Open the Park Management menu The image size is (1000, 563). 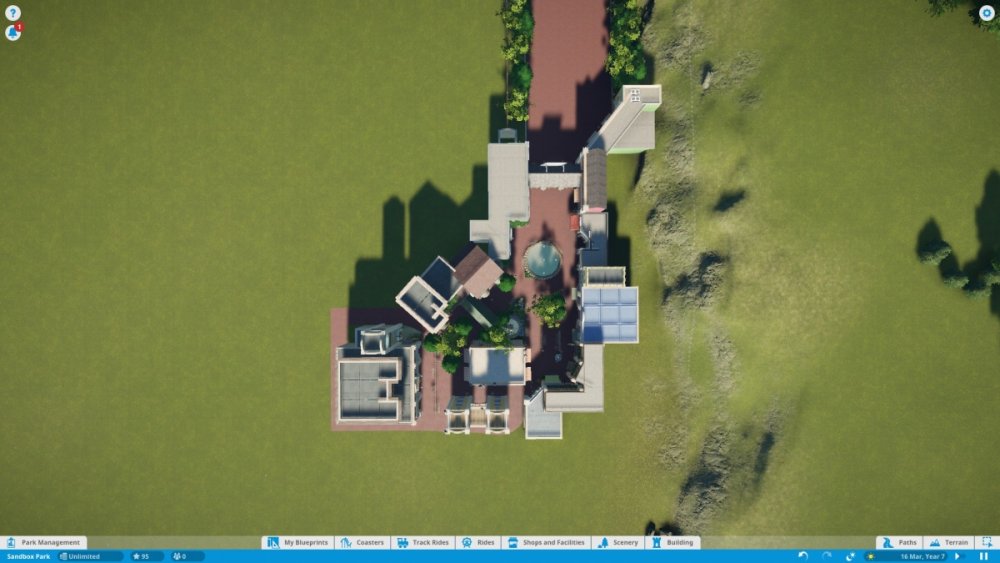click(43, 542)
